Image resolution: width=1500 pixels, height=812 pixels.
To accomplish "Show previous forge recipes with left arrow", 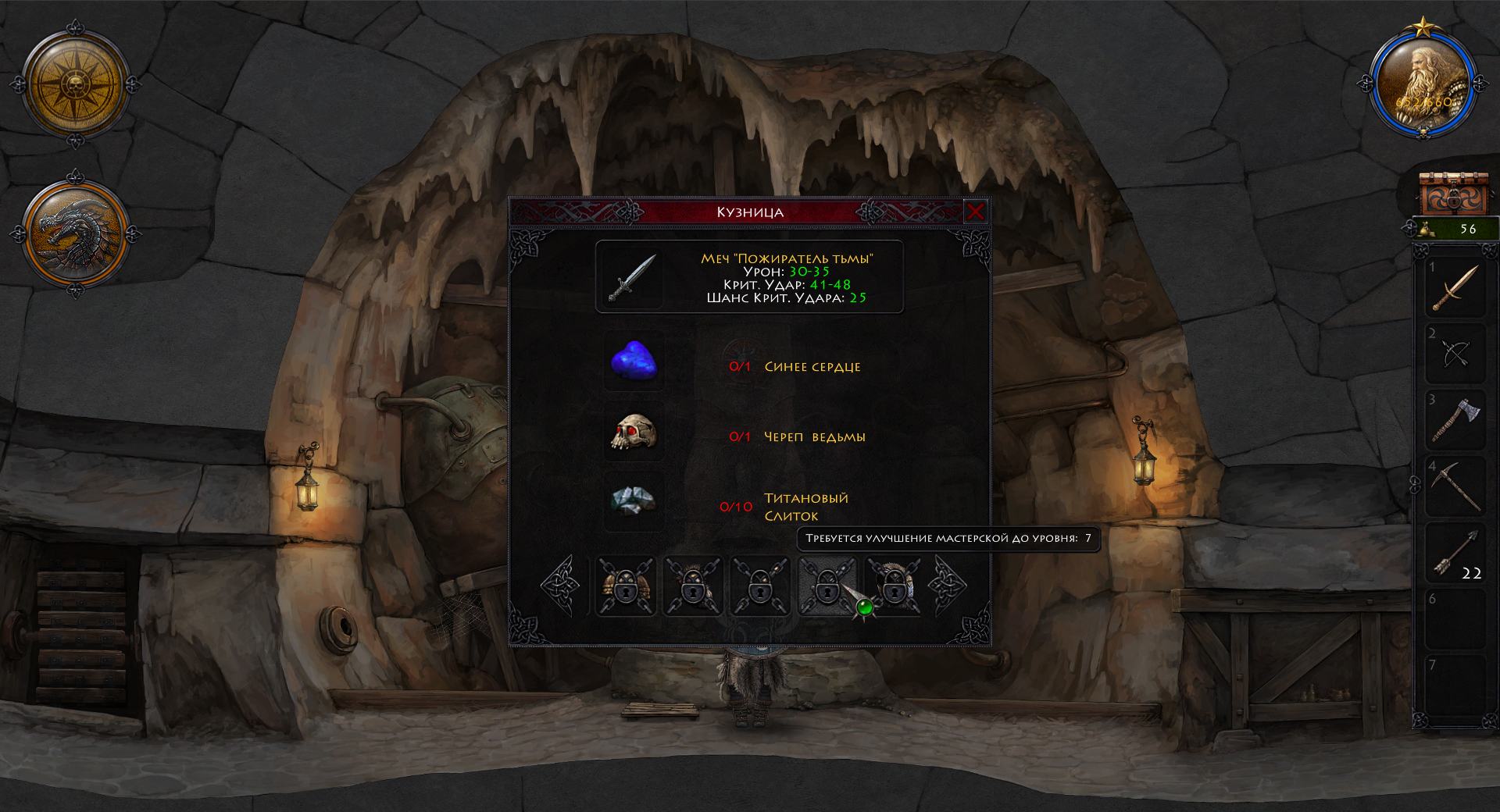I will click(562, 586).
